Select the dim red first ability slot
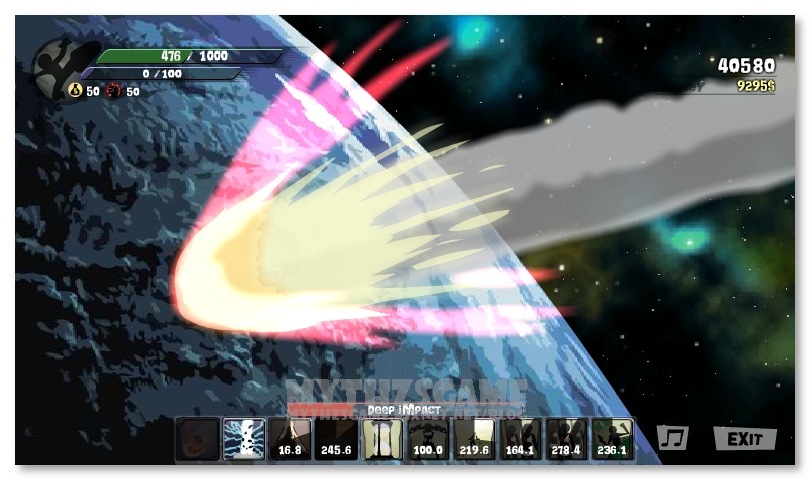The width and height of the screenshot is (810, 480). tap(197, 439)
